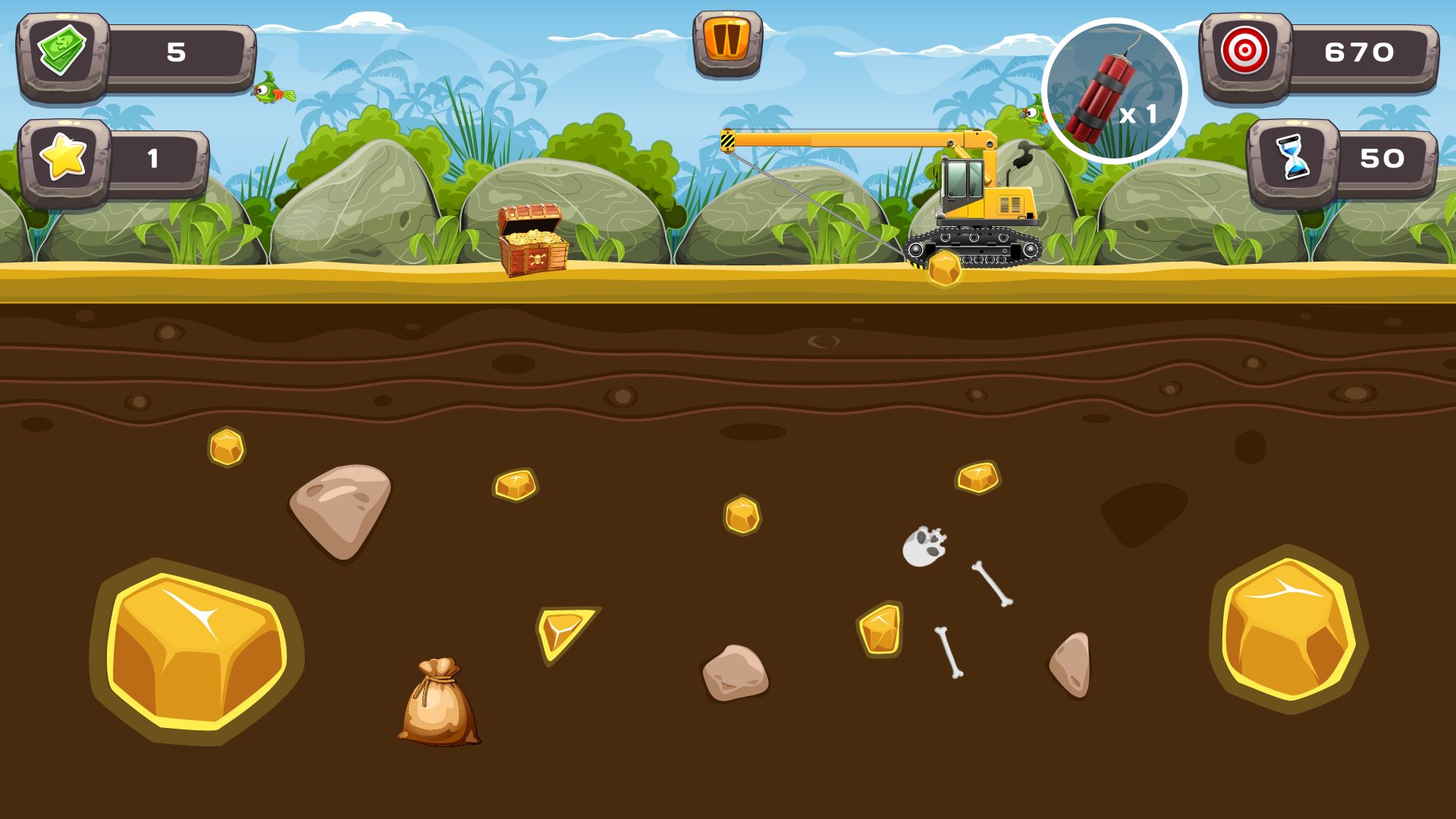Click the green parrot near the dynamite
This screenshot has width=1456, height=819.
(1033, 114)
